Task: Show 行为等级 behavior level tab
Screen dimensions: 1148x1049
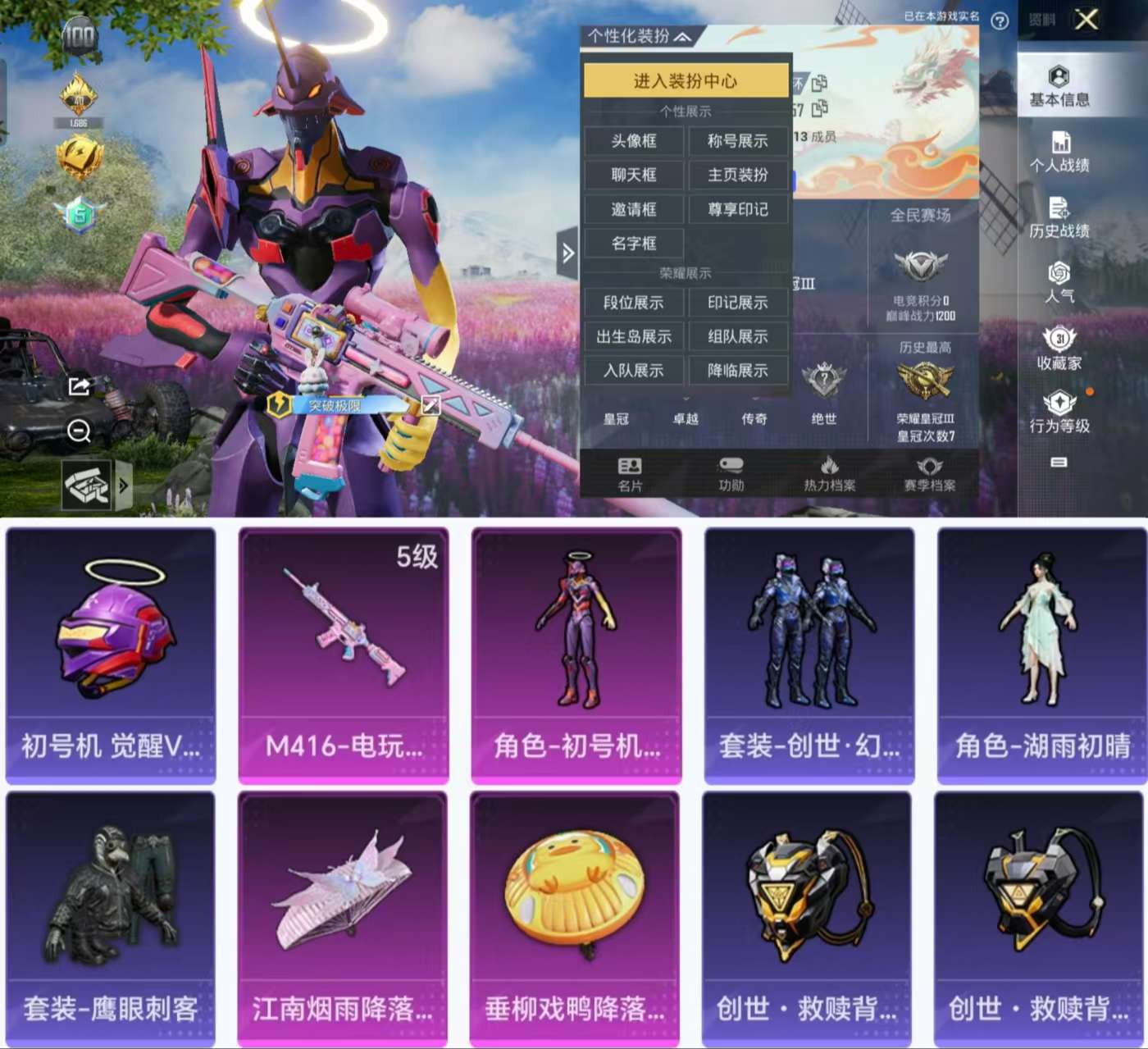Action: tap(1059, 413)
